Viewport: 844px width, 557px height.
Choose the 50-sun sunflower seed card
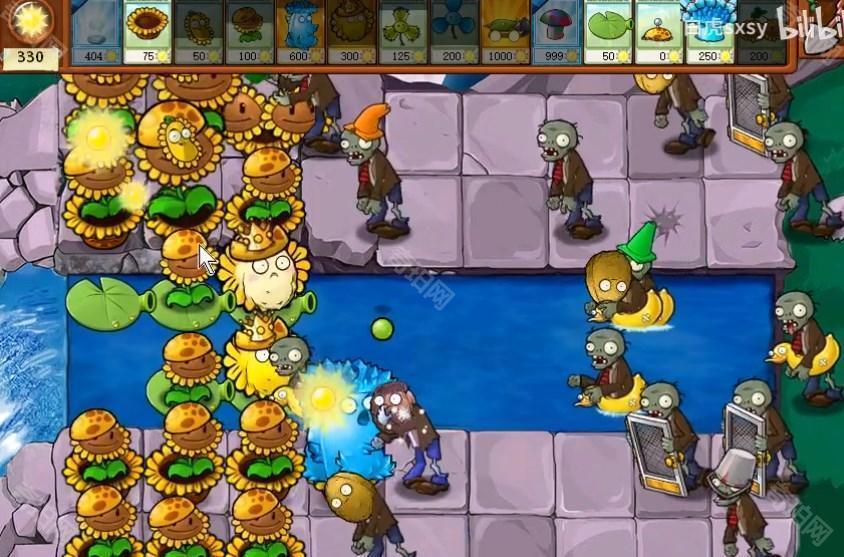point(198,31)
